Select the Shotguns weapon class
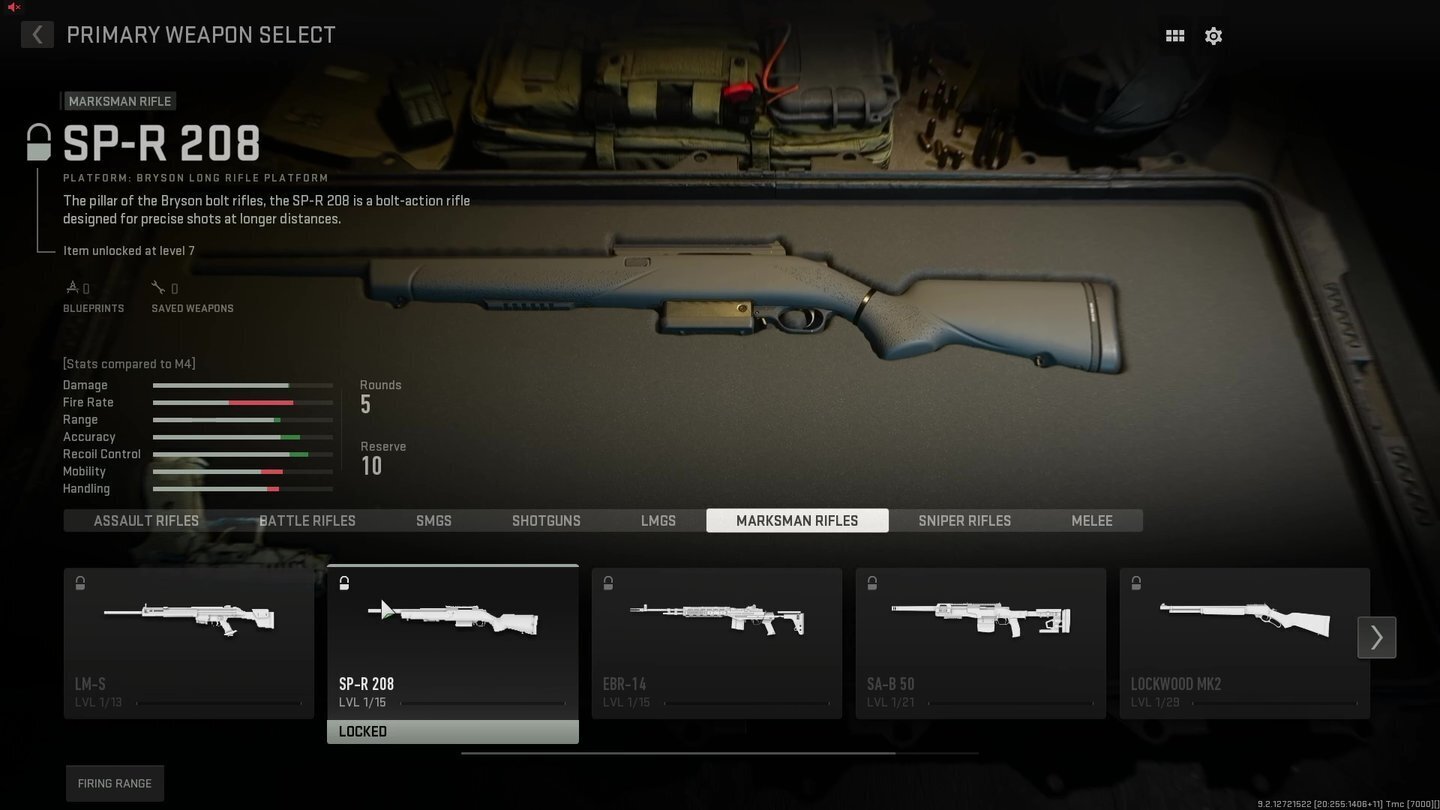The image size is (1440, 810). pos(546,520)
